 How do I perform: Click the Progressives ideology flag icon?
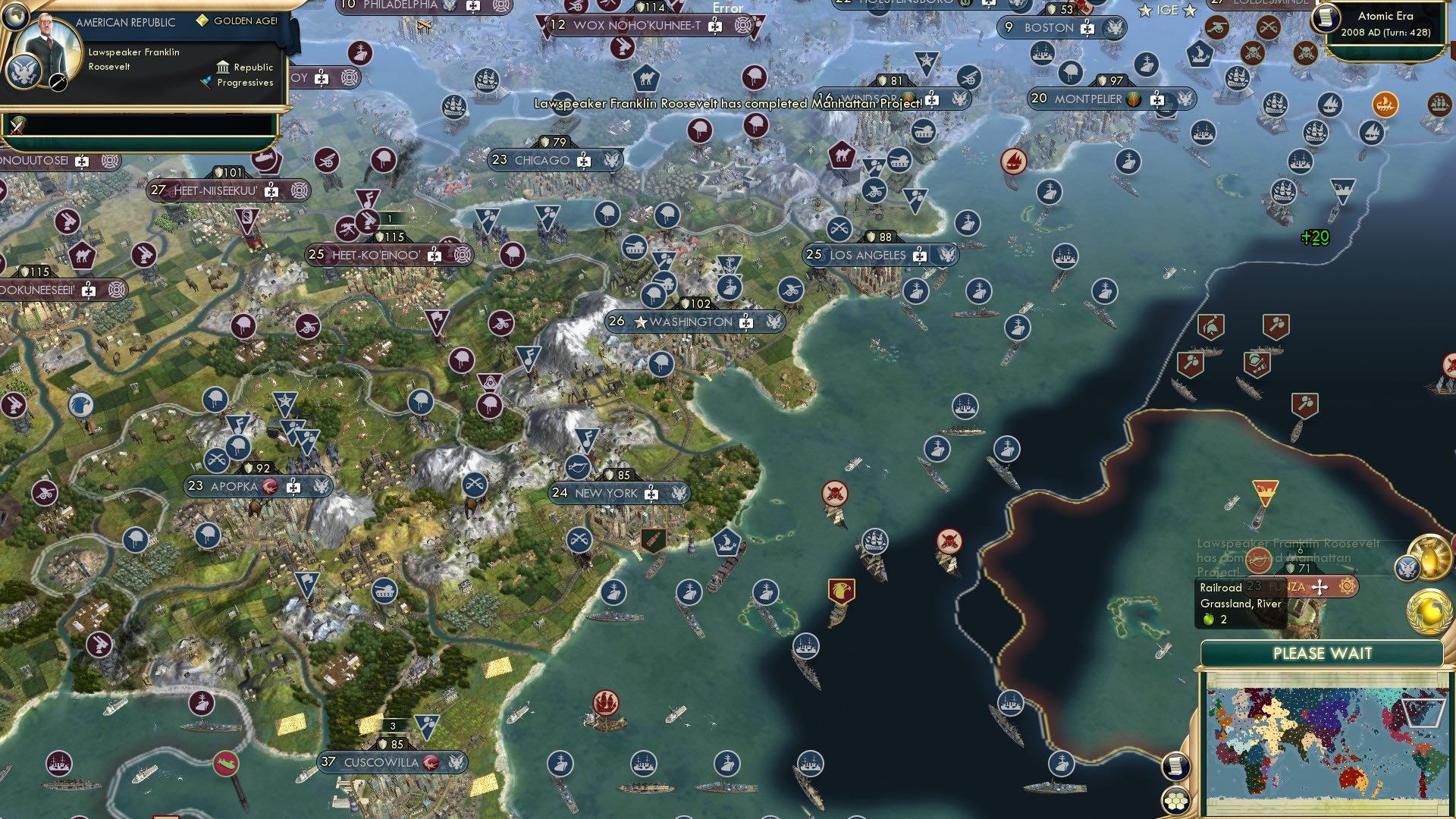pos(206,83)
